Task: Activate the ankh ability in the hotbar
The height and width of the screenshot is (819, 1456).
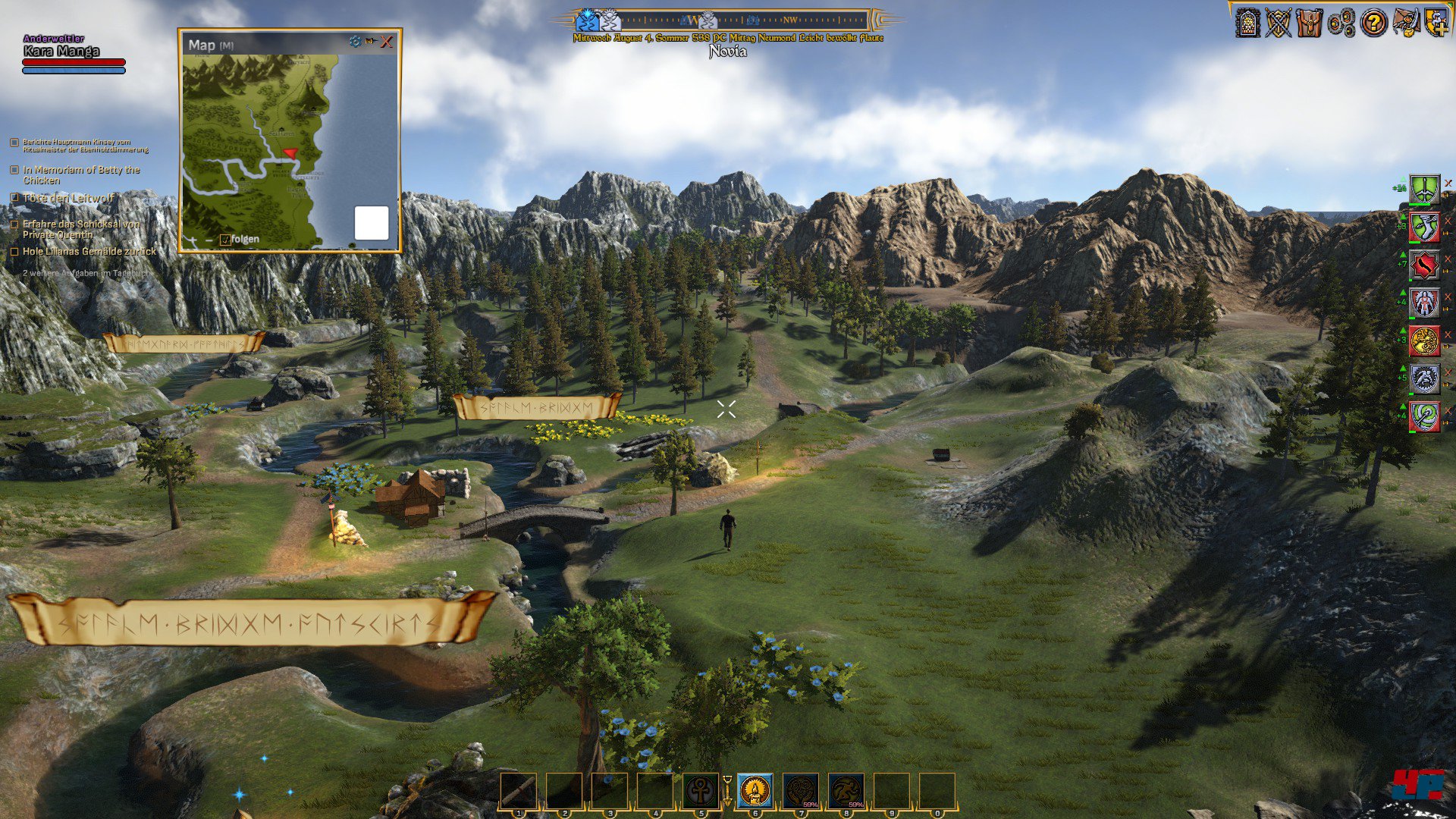Action: pos(701,792)
